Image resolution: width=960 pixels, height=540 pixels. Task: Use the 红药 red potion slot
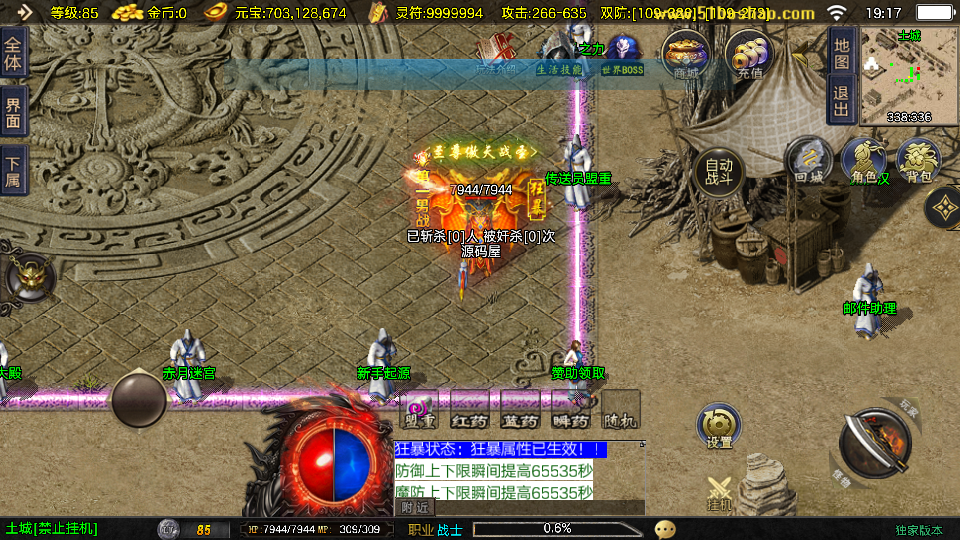click(469, 410)
